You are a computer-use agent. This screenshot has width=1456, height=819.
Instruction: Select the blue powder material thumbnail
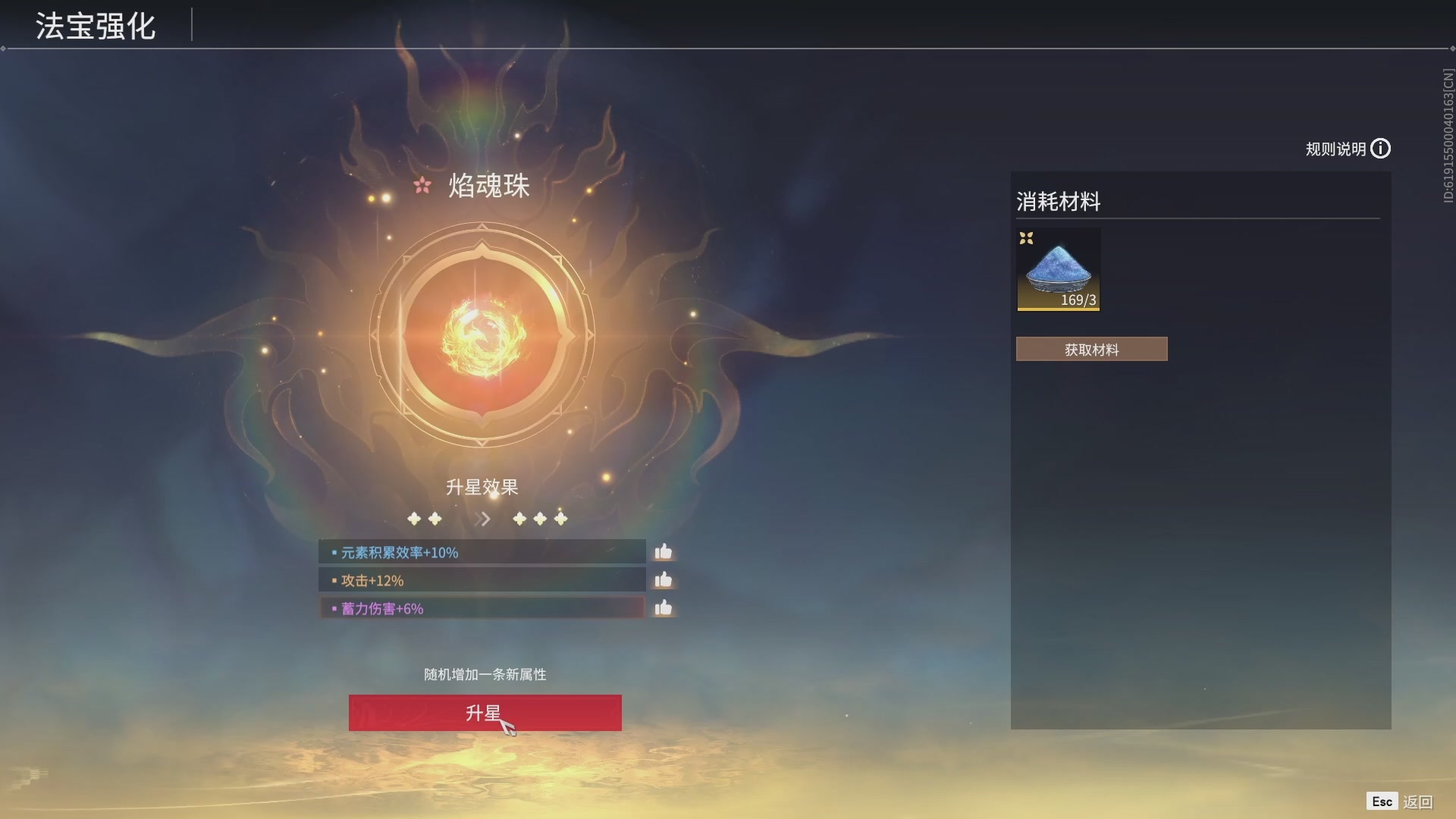(x=1059, y=269)
